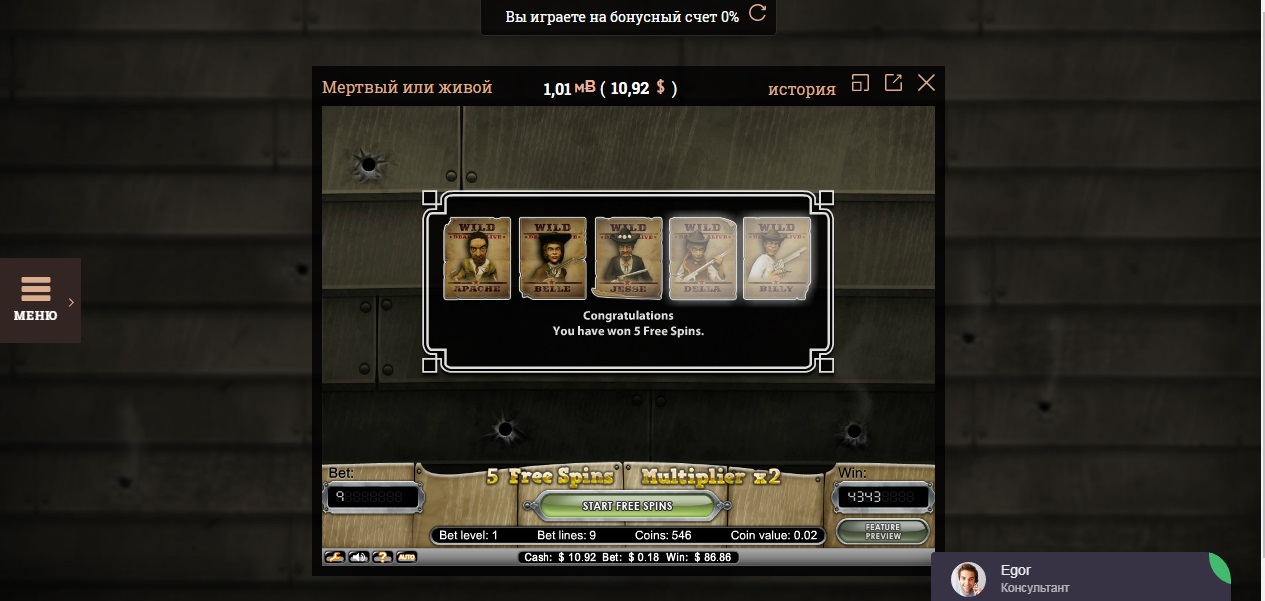Image resolution: width=1265 pixels, height=601 pixels.
Task: Open the МЕНЮ side menu
Action: point(36,300)
